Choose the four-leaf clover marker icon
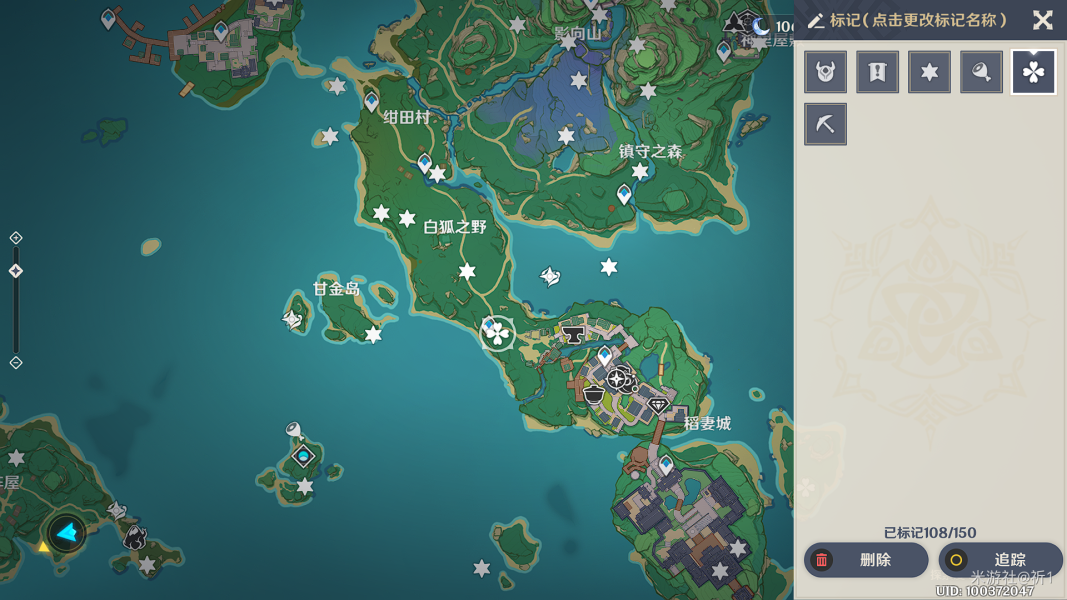 coord(1033,72)
